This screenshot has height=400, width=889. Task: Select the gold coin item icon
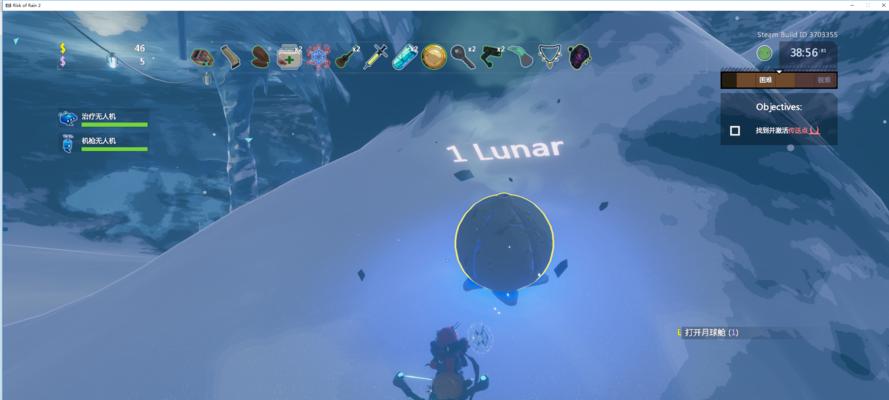coord(433,56)
